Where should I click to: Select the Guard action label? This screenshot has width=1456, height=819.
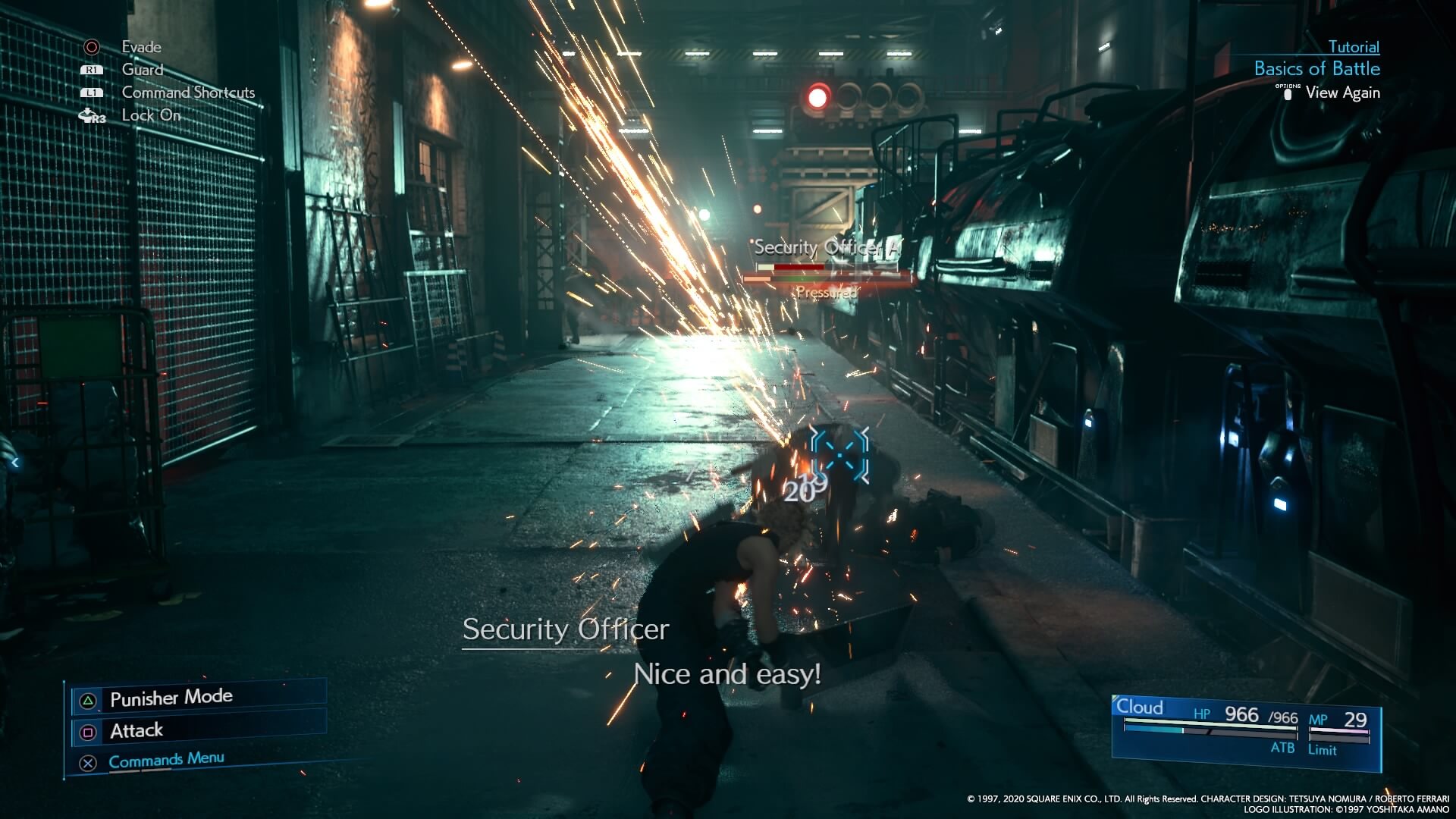[x=142, y=70]
